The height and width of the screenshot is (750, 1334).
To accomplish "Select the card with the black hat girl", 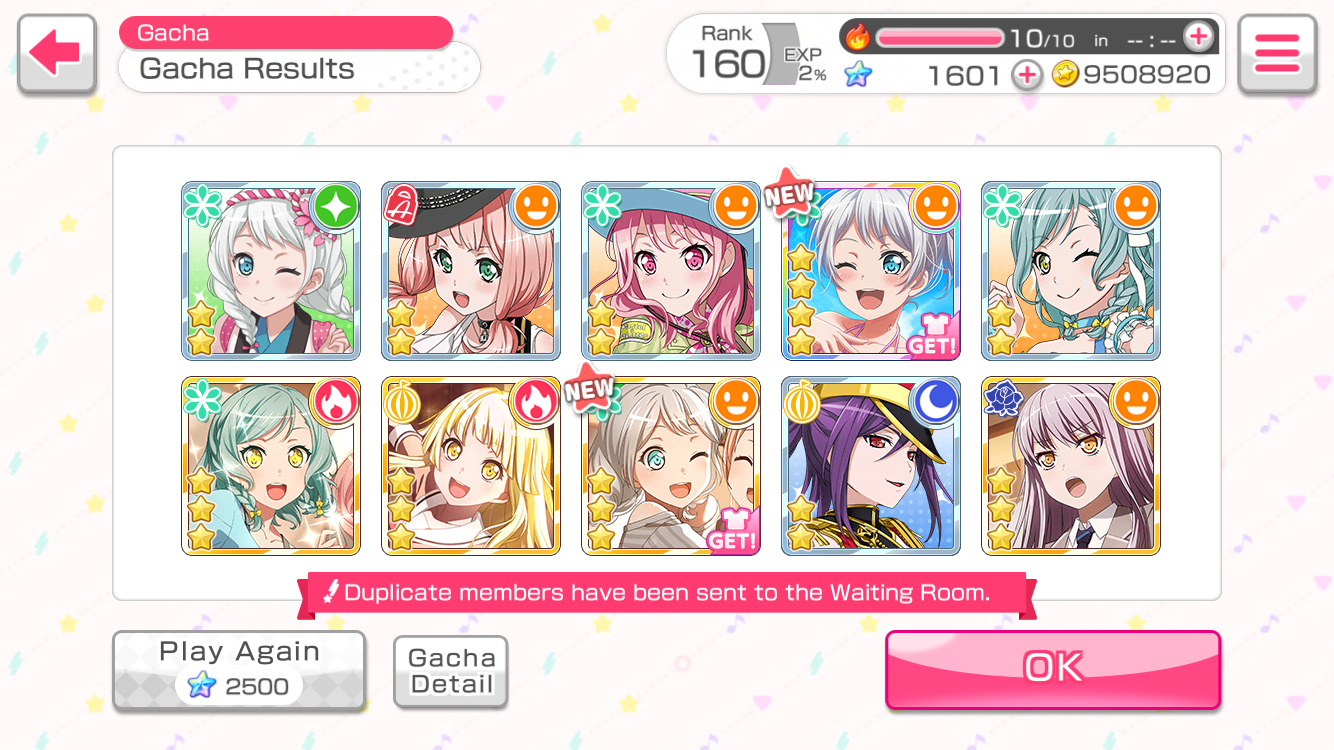I will coord(470,271).
